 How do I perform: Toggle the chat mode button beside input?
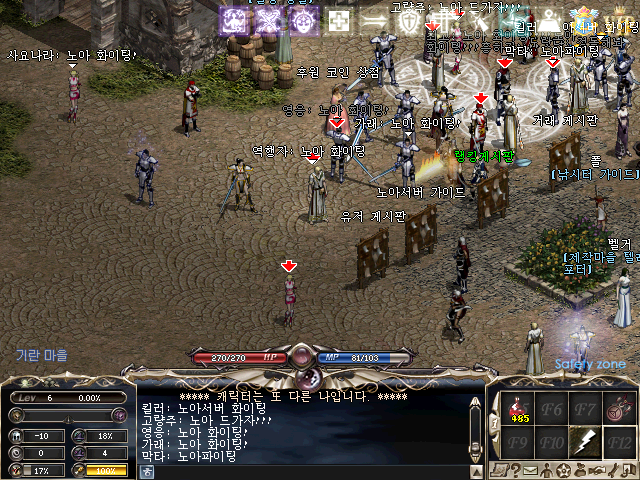(x=147, y=471)
